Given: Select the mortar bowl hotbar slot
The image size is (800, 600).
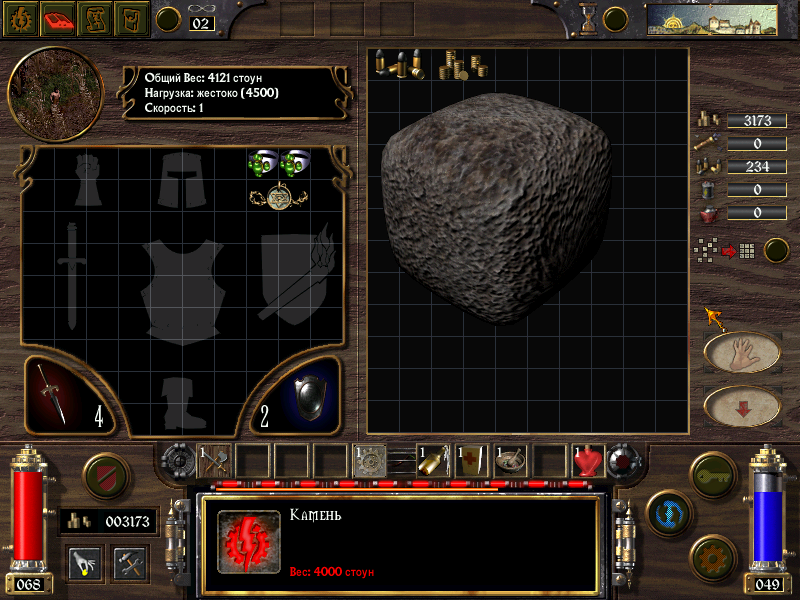Looking at the screenshot, I should (509, 460).
